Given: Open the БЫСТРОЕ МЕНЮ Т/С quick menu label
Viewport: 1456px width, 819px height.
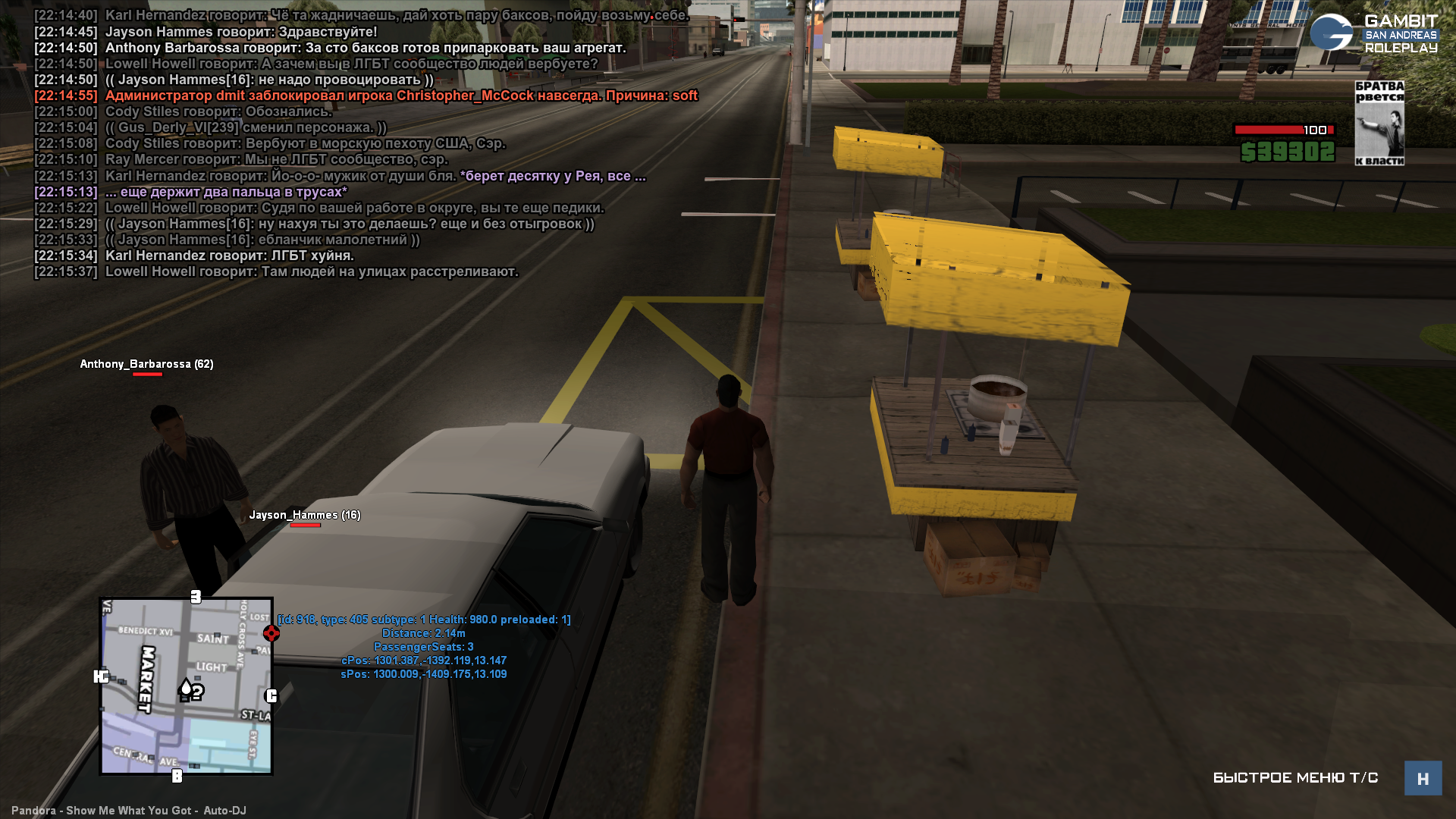Looking at the screenshot, I should 1295,778.
